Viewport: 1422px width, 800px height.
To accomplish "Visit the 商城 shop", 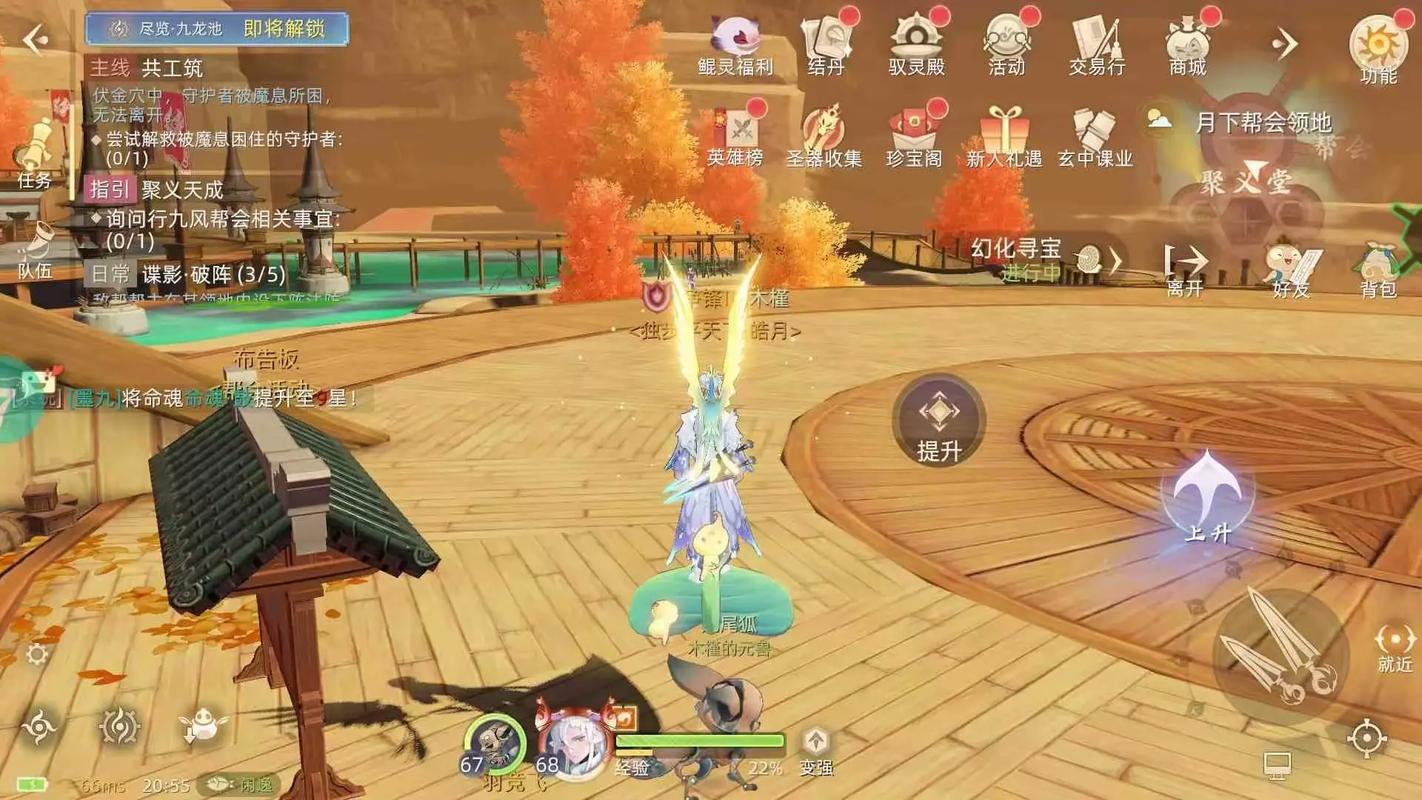I will (1188, 45).
